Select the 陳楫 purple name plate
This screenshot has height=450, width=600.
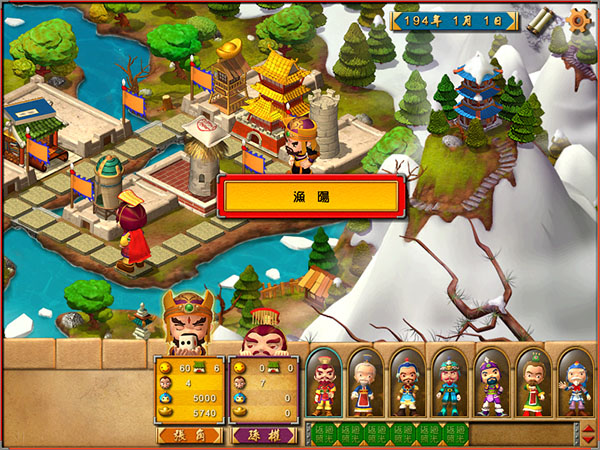point(264,435)
